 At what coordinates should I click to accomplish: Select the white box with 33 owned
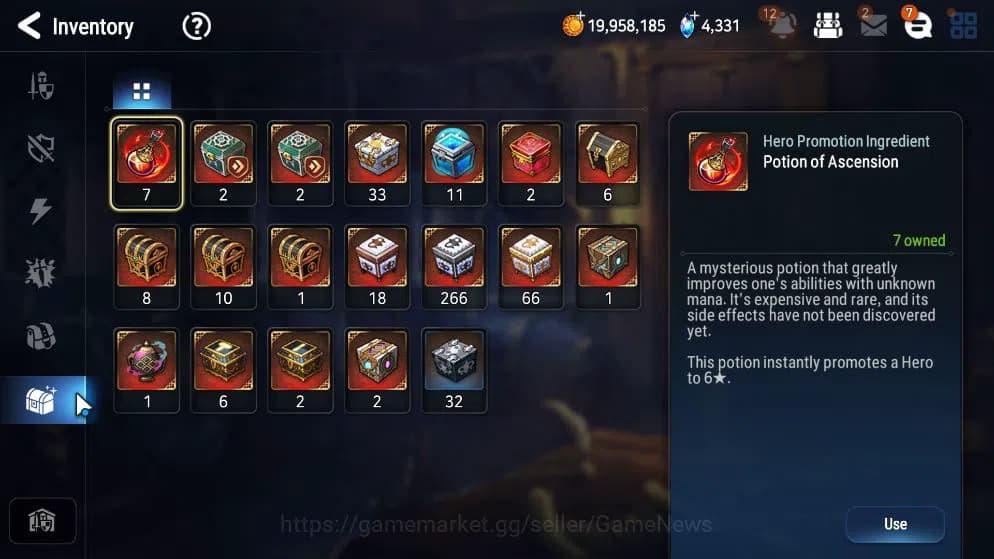(x=377, y=160)
